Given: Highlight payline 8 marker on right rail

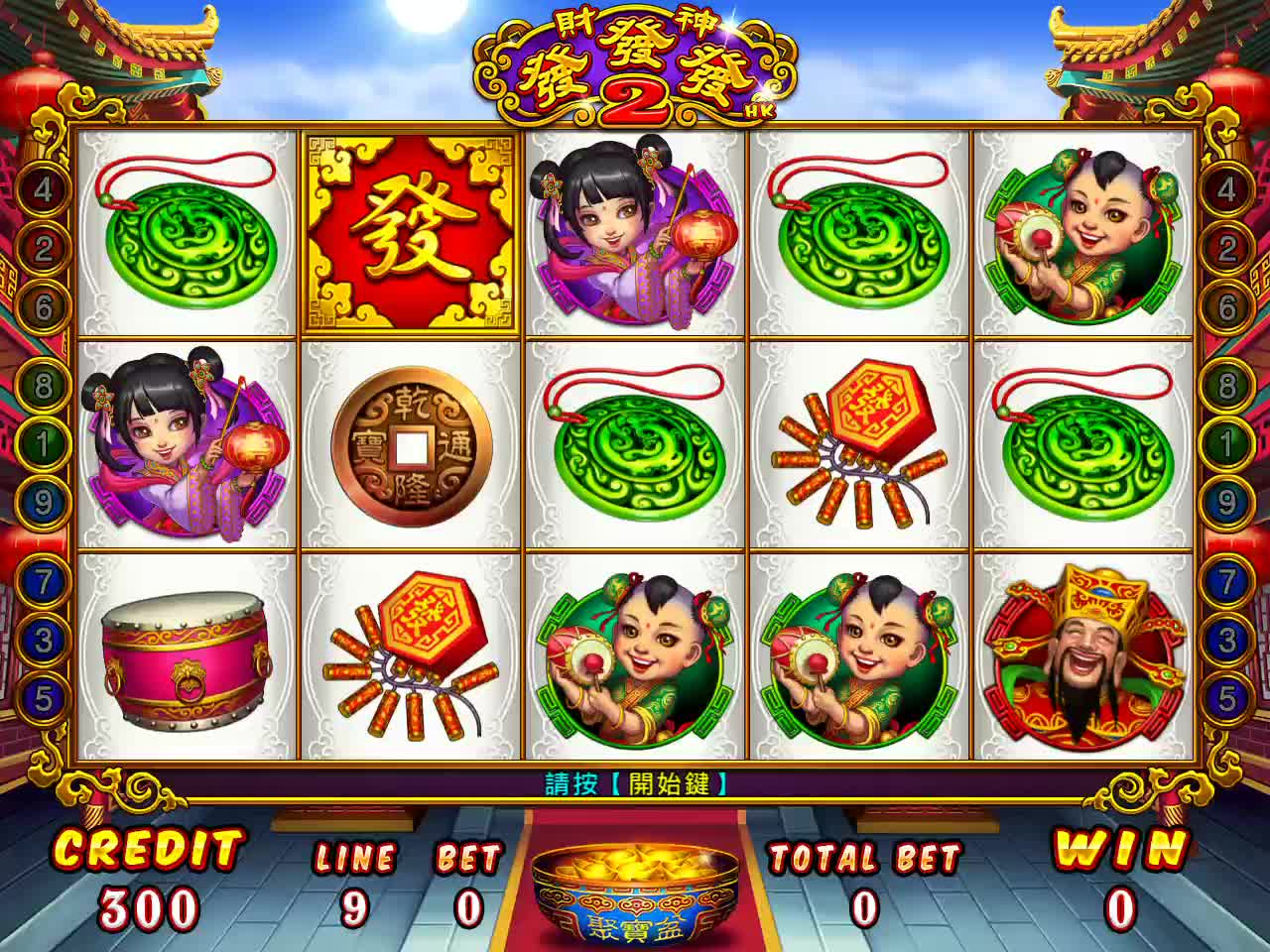Looking at the screenshot, I should (1227, 385).
